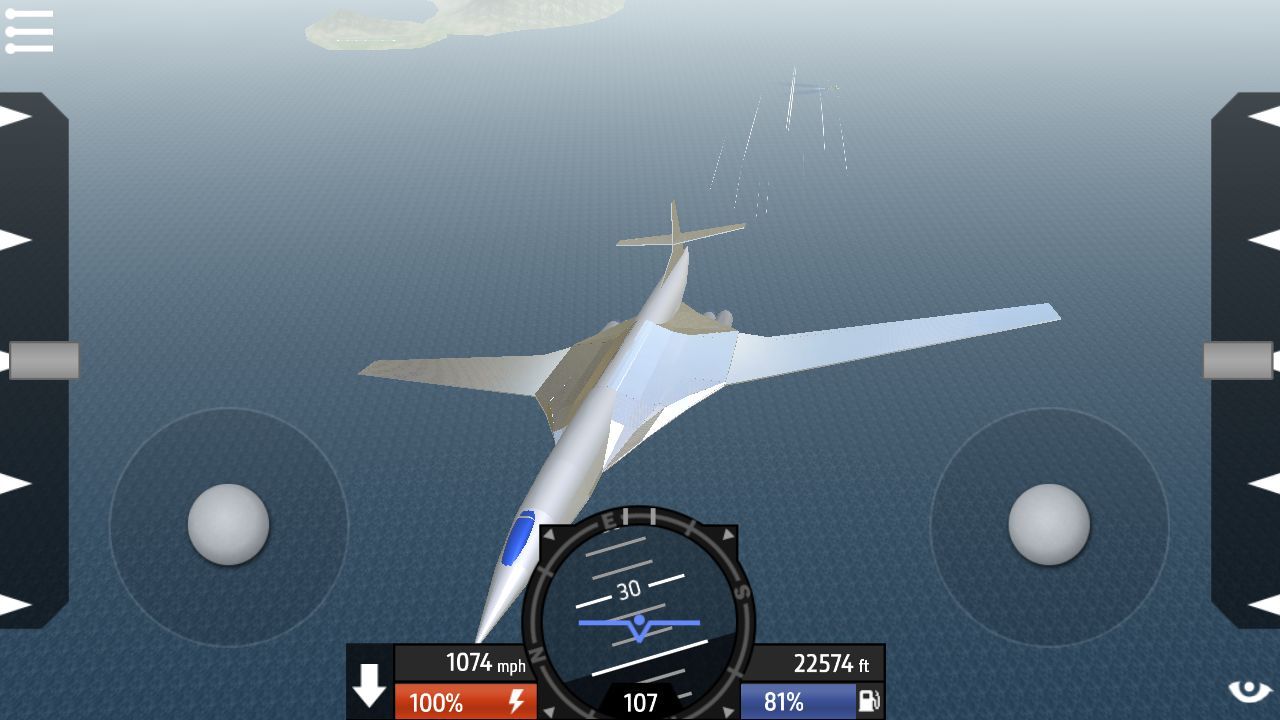Click the fuel pump icon on the fuel gauge
The height and width of the screenshot is (720, 1280).
[x=869, y=700]
